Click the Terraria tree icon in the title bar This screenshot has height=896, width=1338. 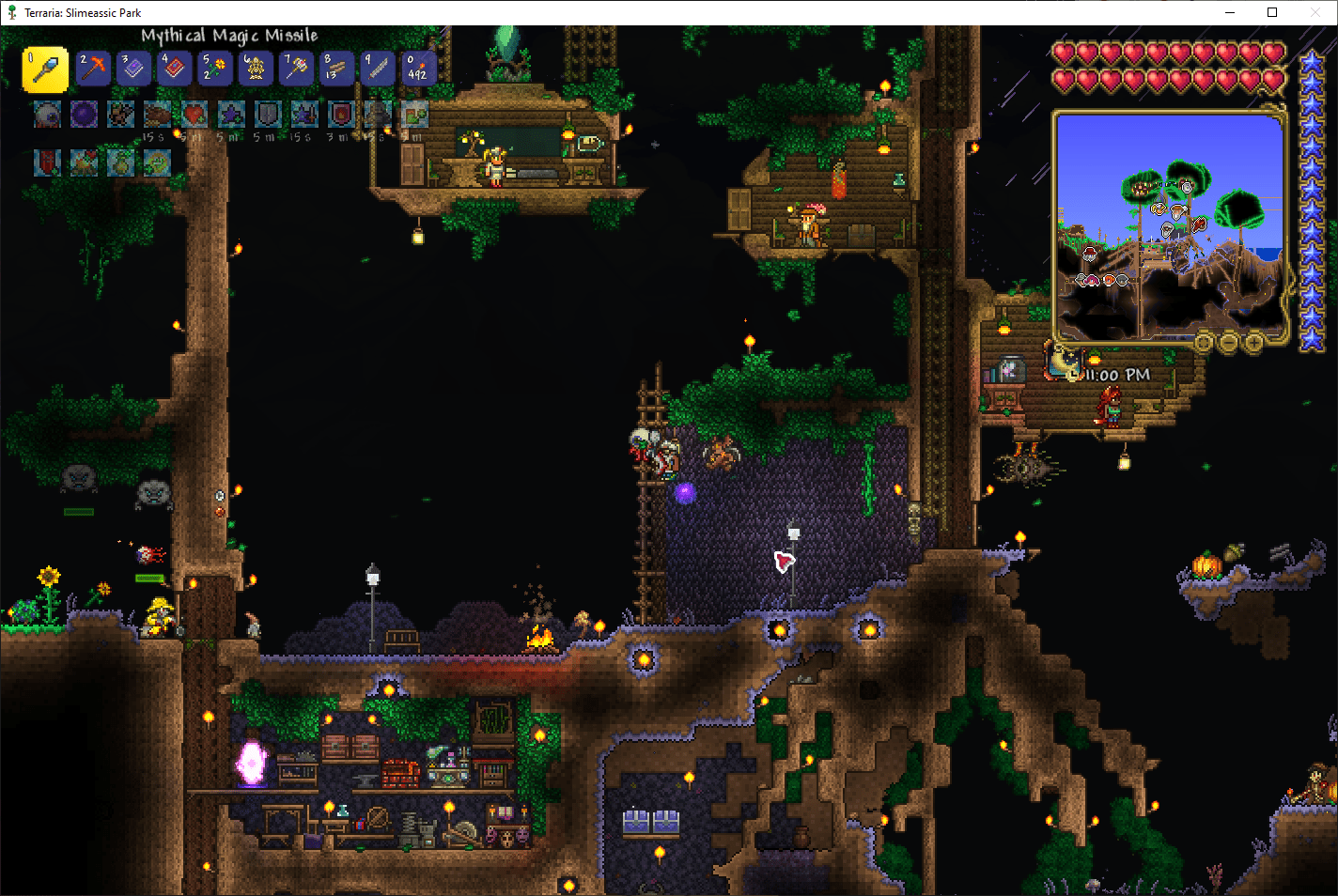tap(10, 12)
